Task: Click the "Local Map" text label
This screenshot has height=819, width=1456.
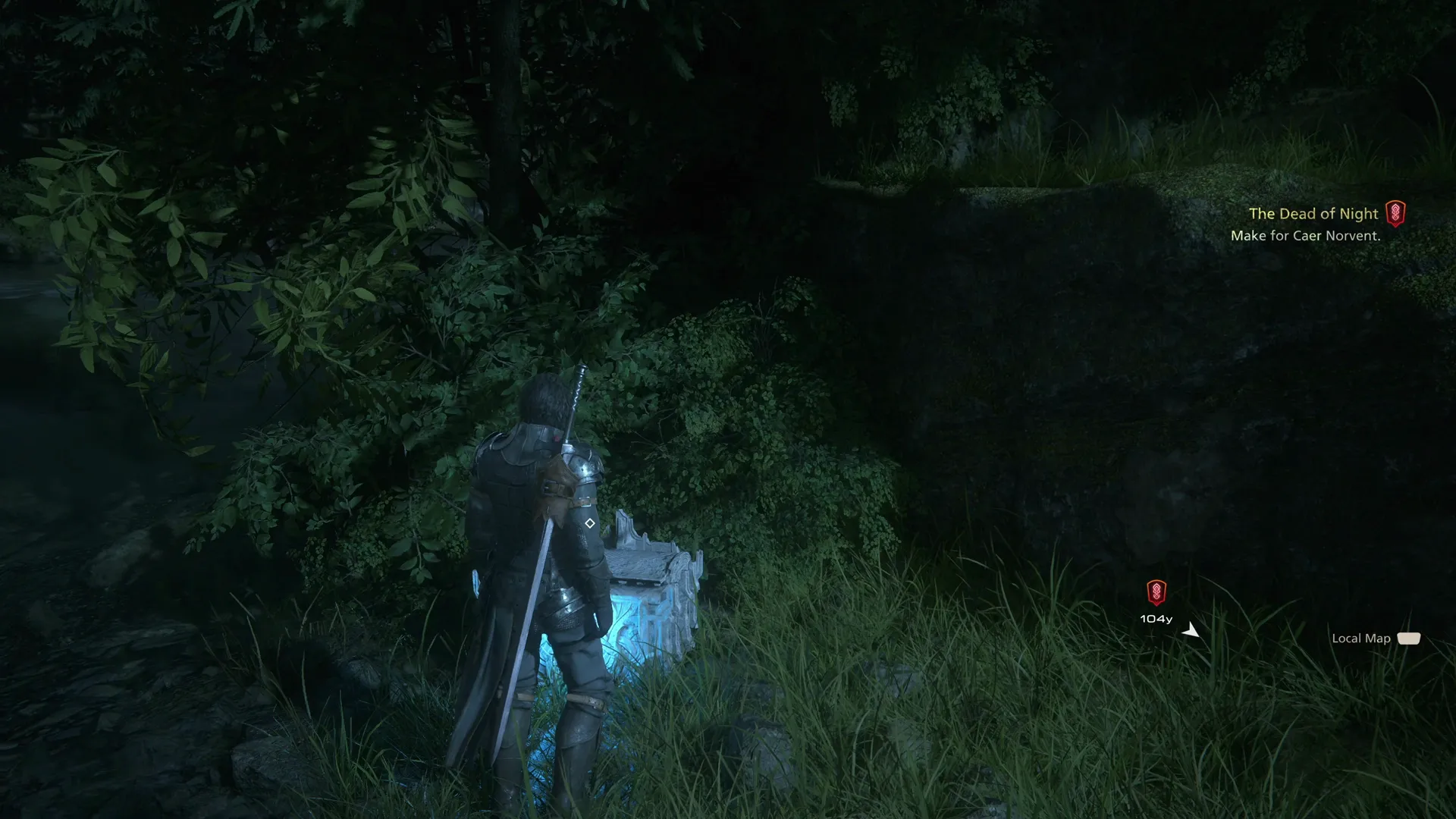Action: (1361, 638)
